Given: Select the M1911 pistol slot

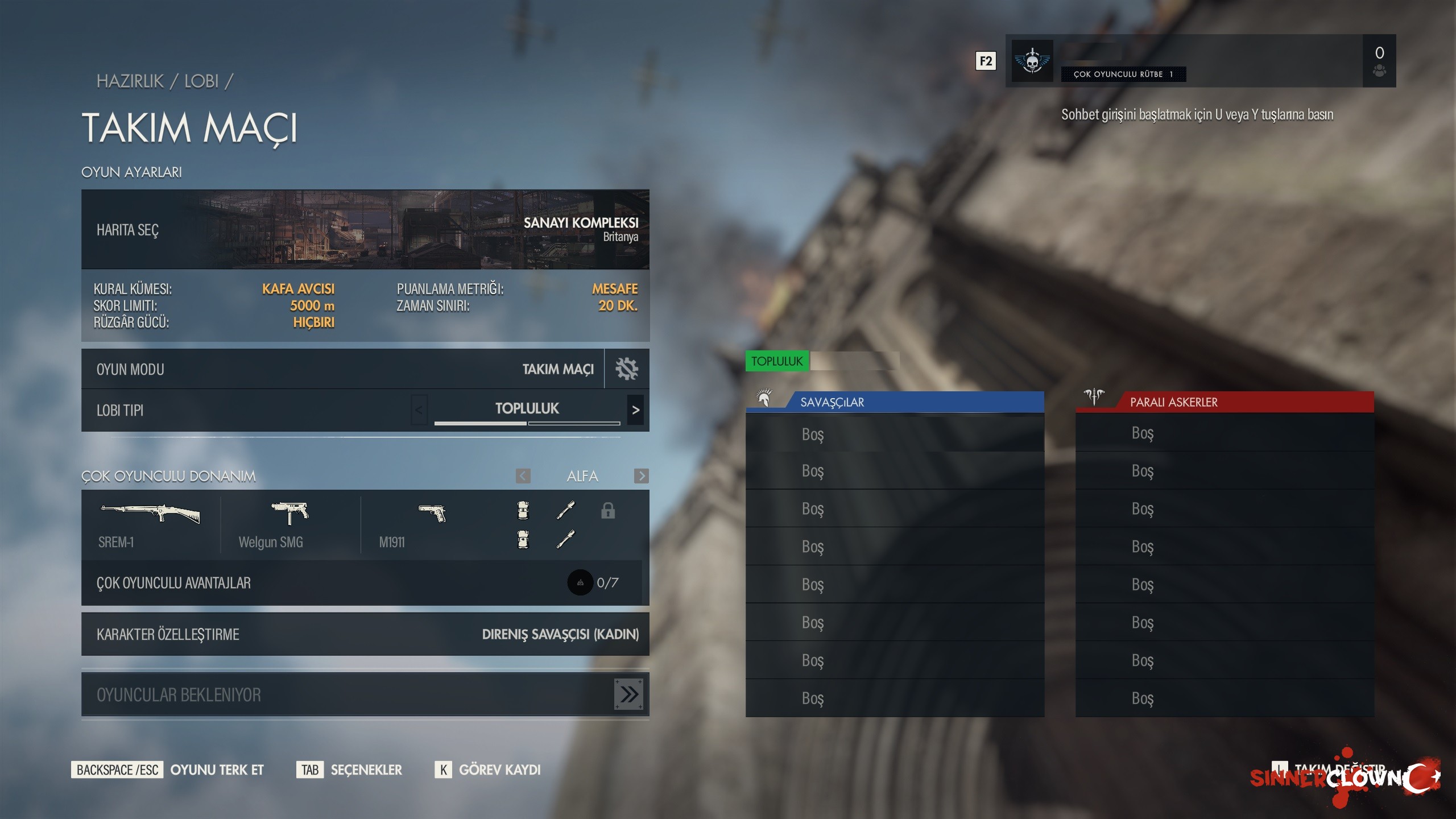Looking at the screenshot, I should pos(431,524).
